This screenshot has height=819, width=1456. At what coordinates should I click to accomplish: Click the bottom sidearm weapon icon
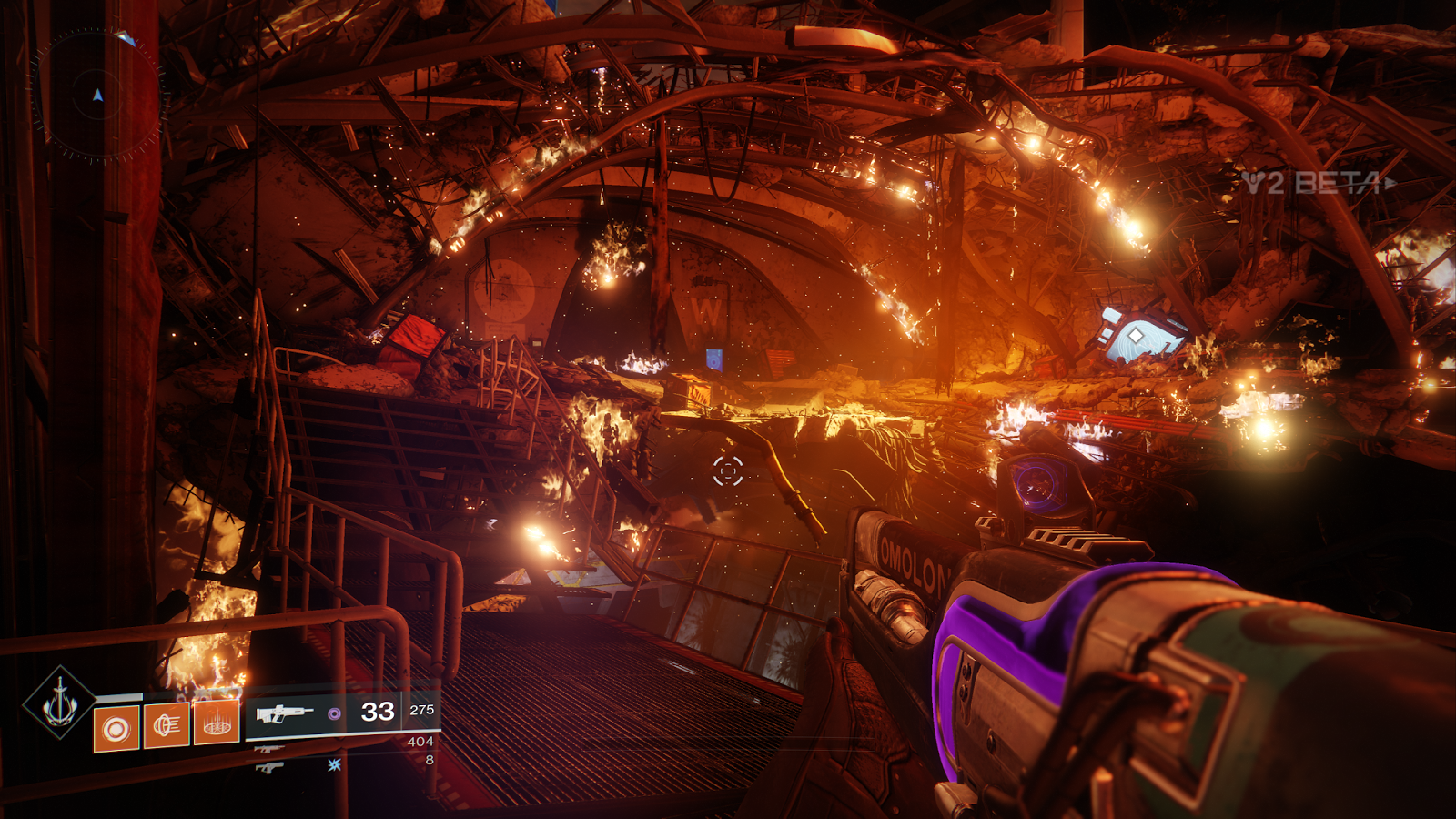[269, 768]
